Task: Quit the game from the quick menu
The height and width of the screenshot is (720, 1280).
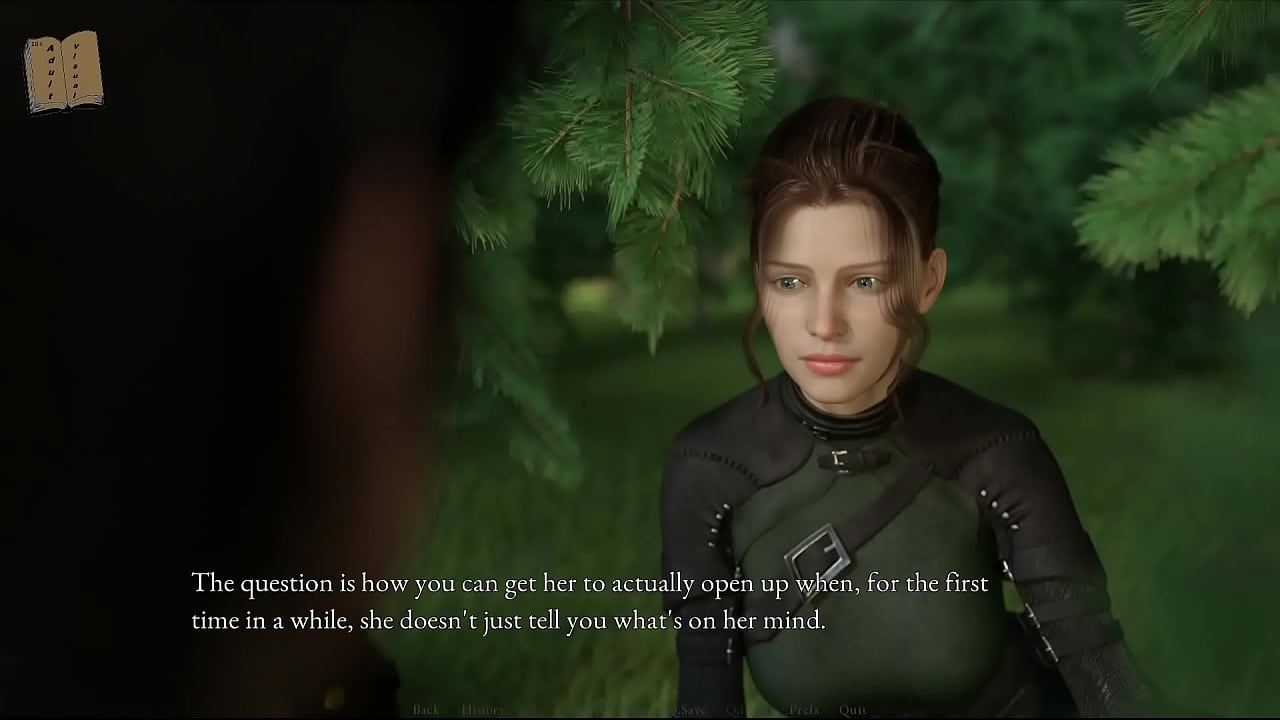Action: (853, 710)
